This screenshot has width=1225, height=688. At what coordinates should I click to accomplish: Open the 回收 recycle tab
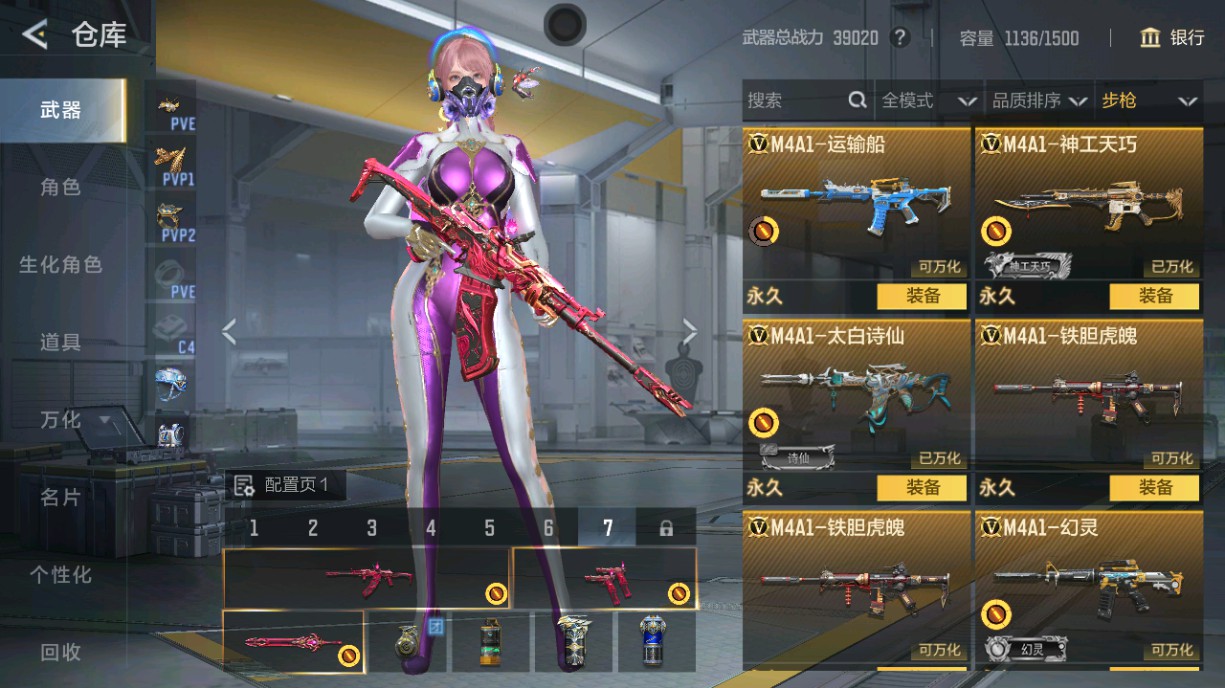(60, 652)
